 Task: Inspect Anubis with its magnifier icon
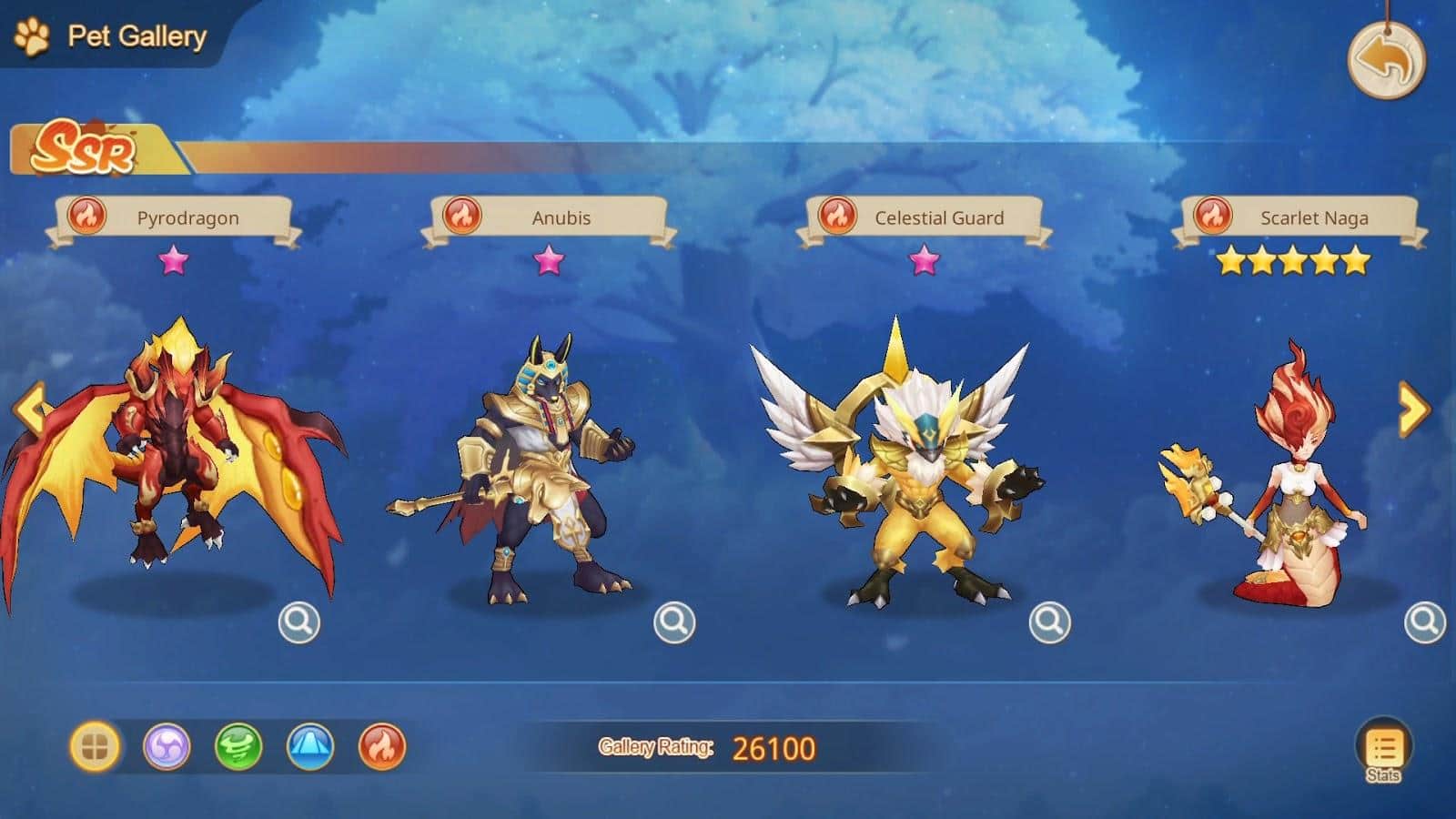tap(674, 622)
